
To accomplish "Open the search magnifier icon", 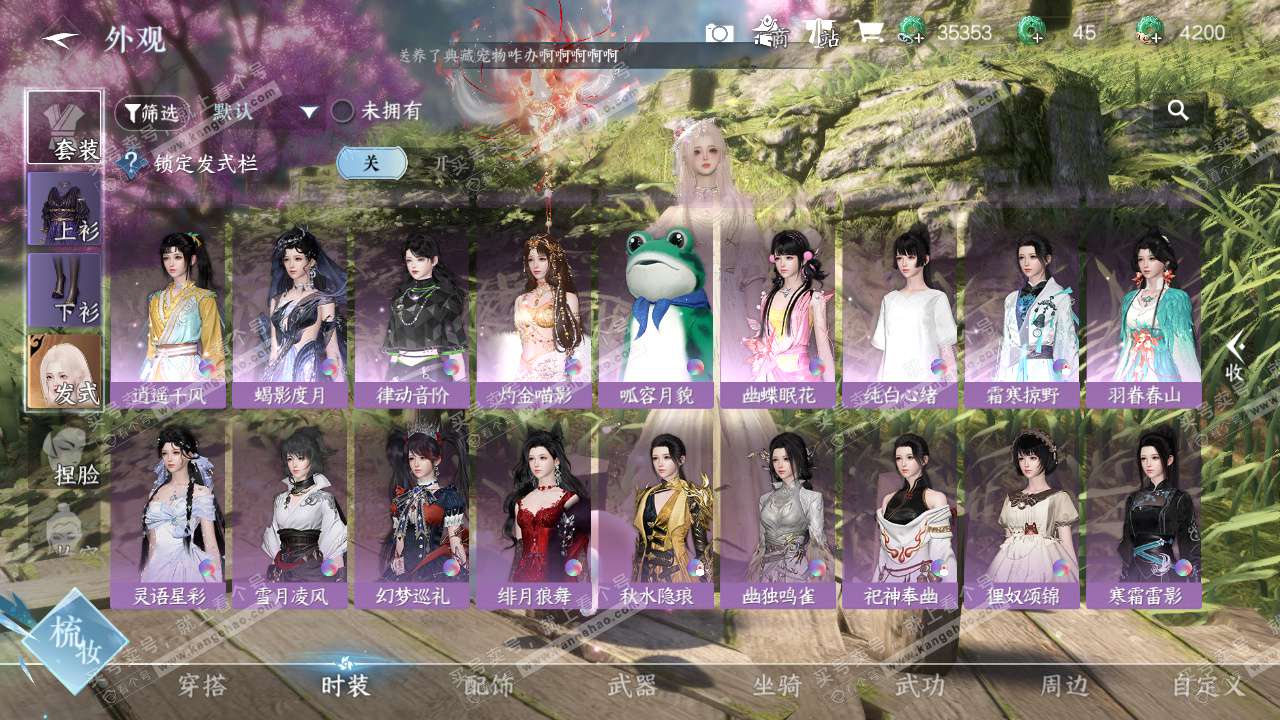I will (x=1178, y=111).
